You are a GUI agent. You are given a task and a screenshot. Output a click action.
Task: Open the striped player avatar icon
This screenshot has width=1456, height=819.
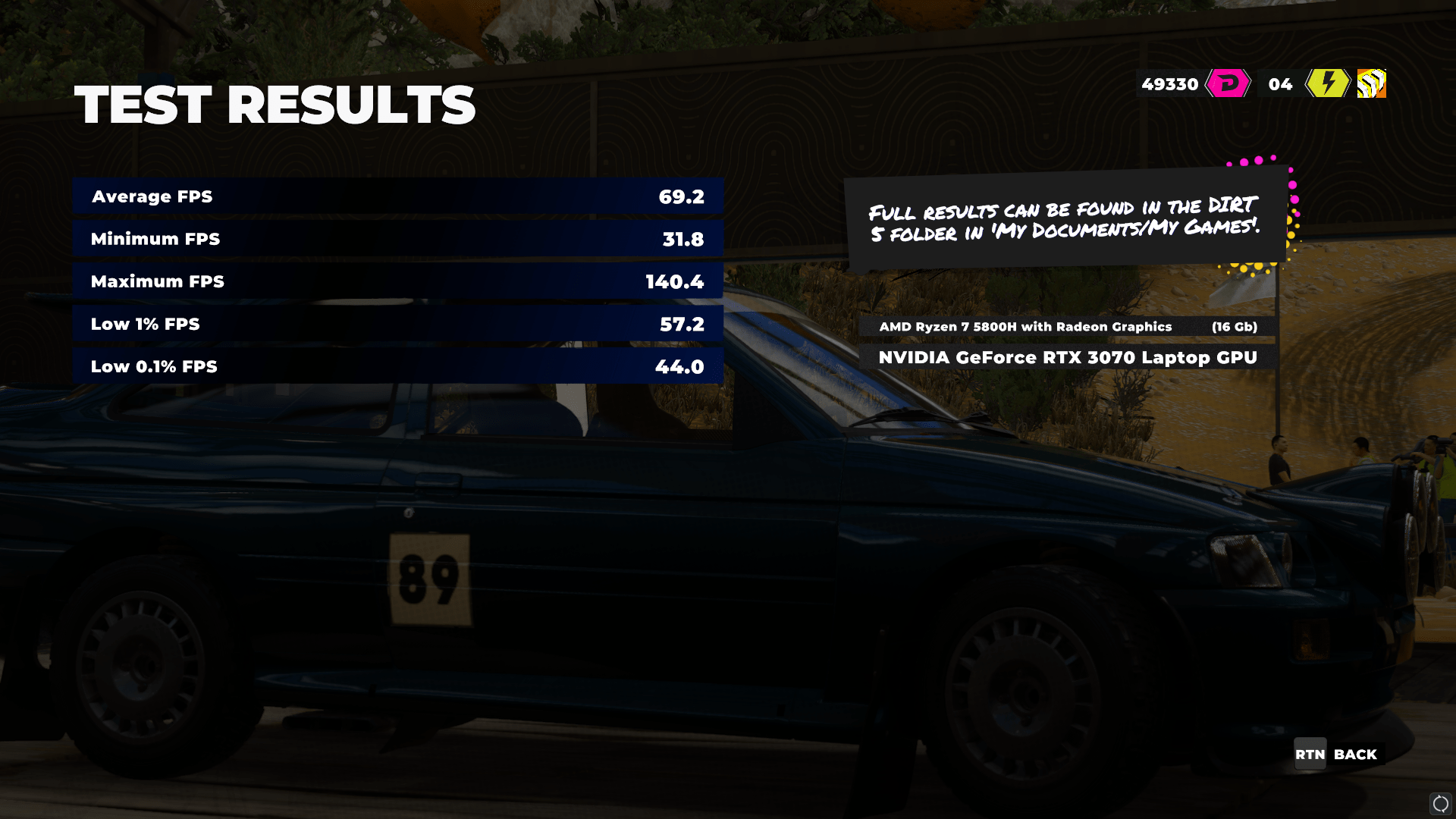coord(1371,83)
